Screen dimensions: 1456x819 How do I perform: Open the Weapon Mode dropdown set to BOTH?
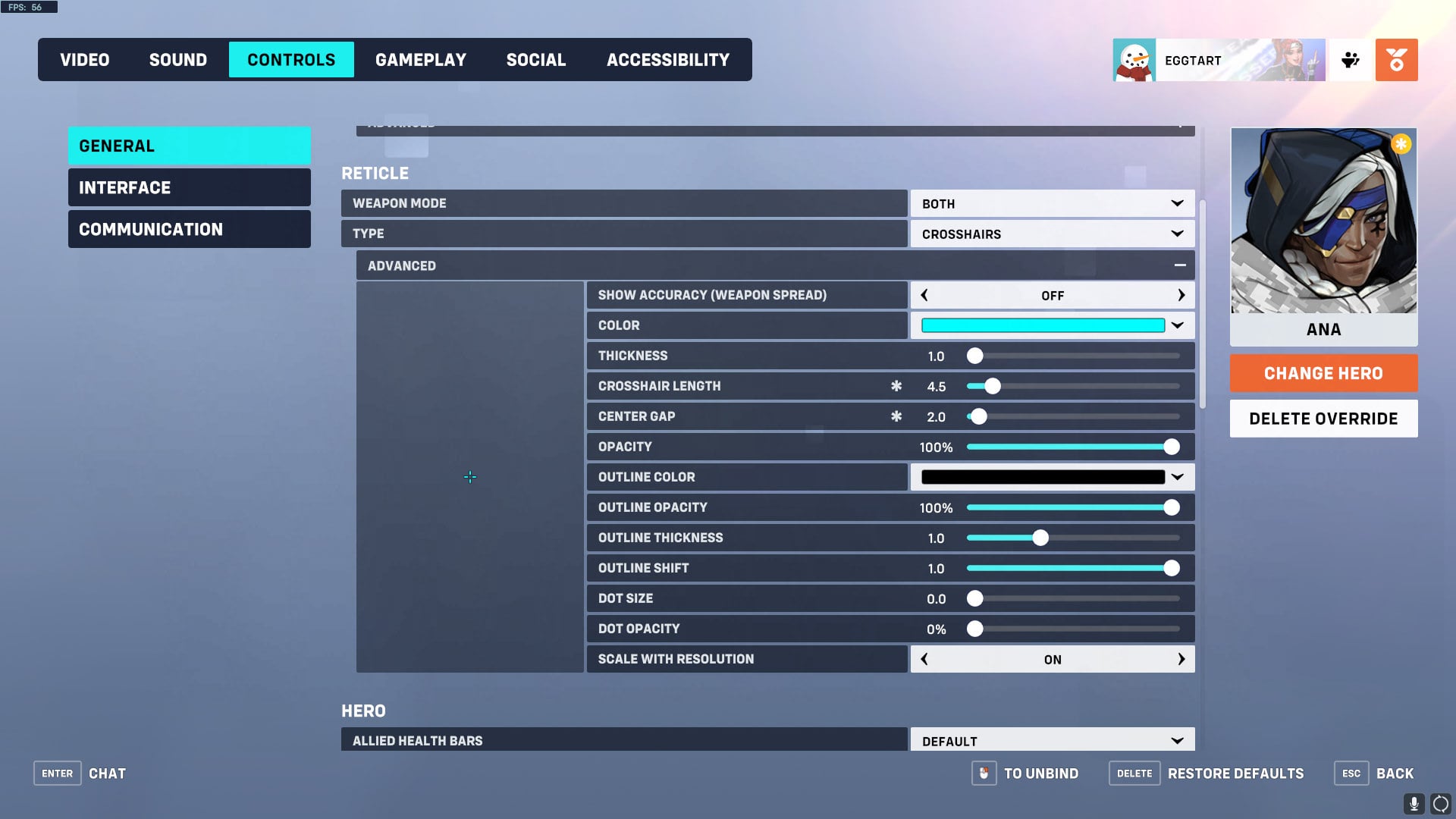1051,202
